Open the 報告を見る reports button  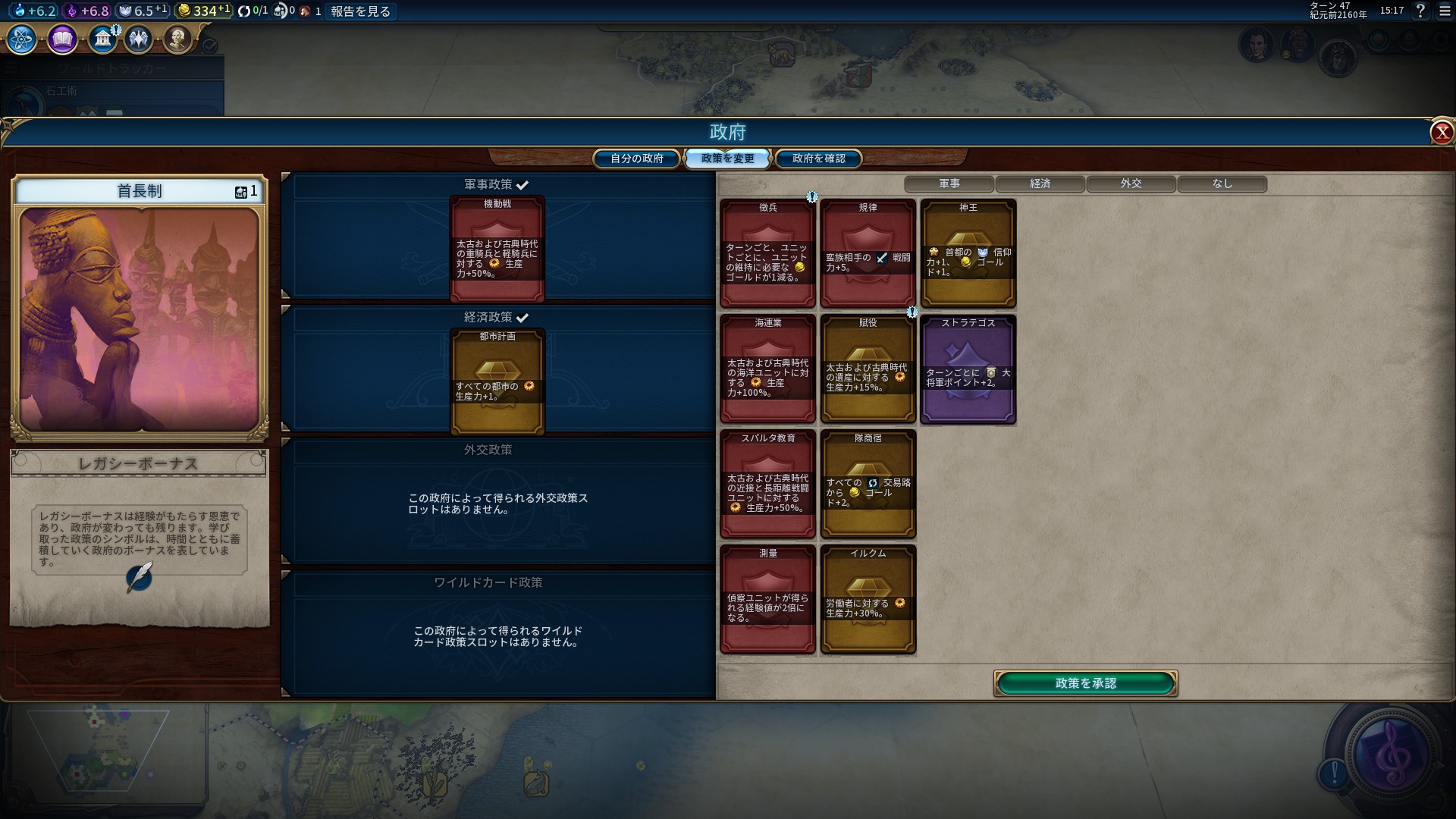(360, 11)
